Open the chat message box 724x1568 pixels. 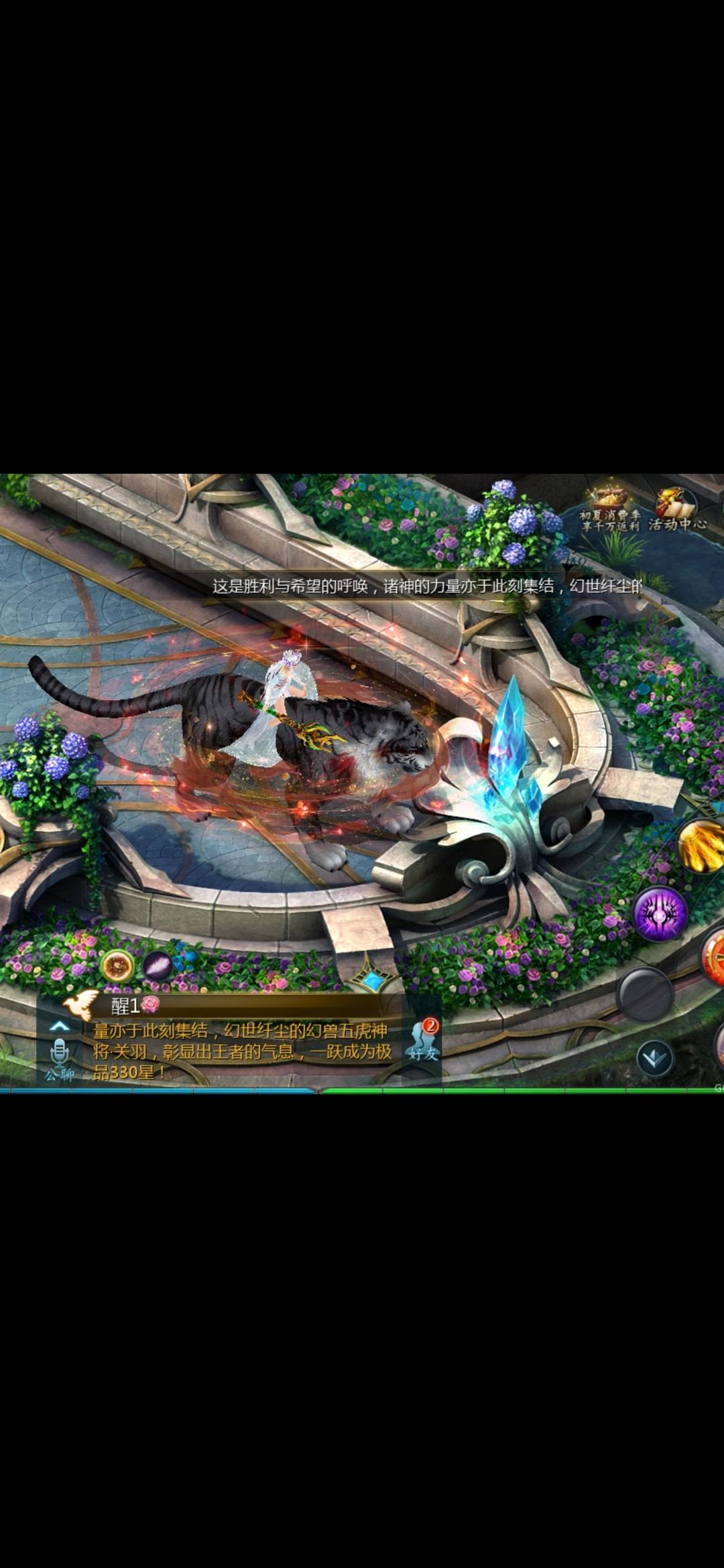pyautogui.click(x=241, y=1051)
